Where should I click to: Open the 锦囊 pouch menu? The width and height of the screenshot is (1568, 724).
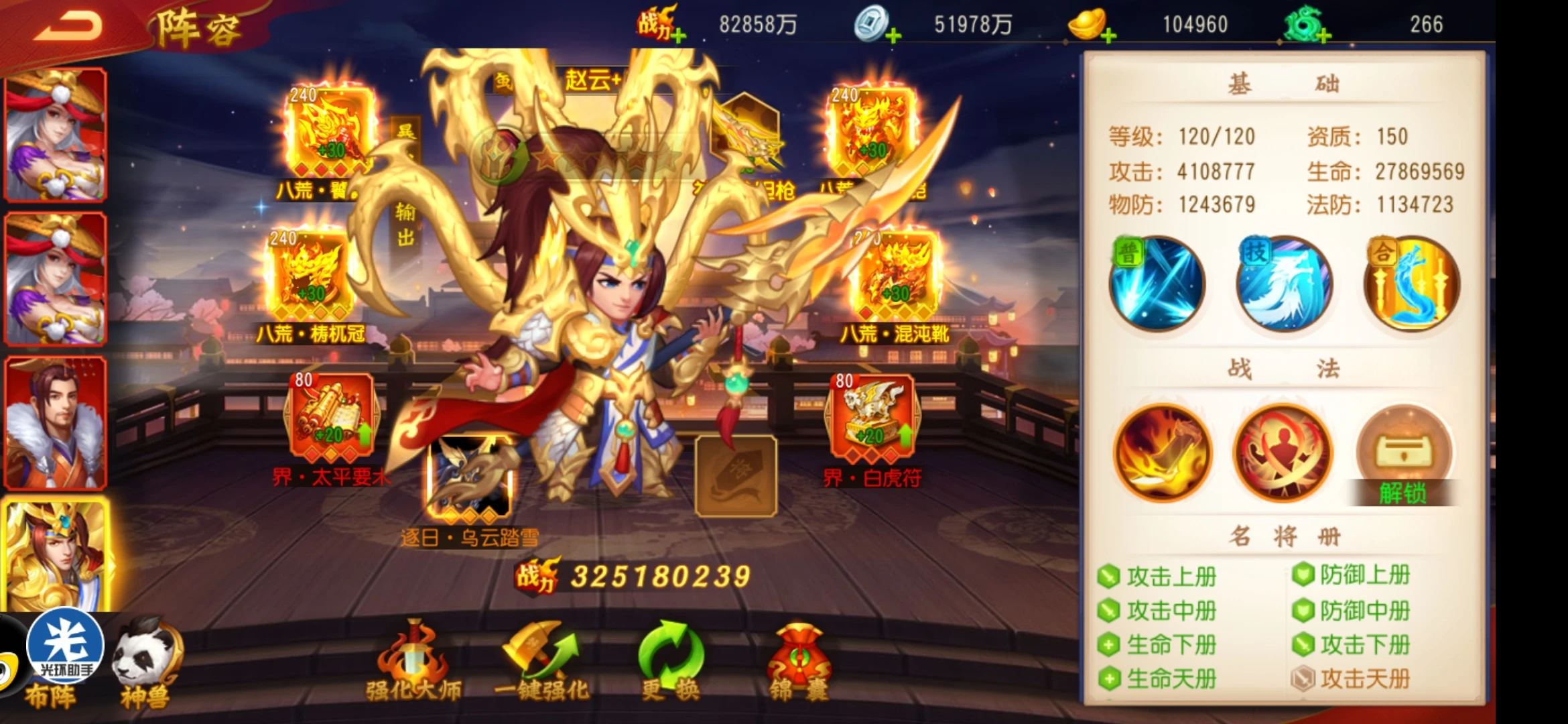[799, 662]
